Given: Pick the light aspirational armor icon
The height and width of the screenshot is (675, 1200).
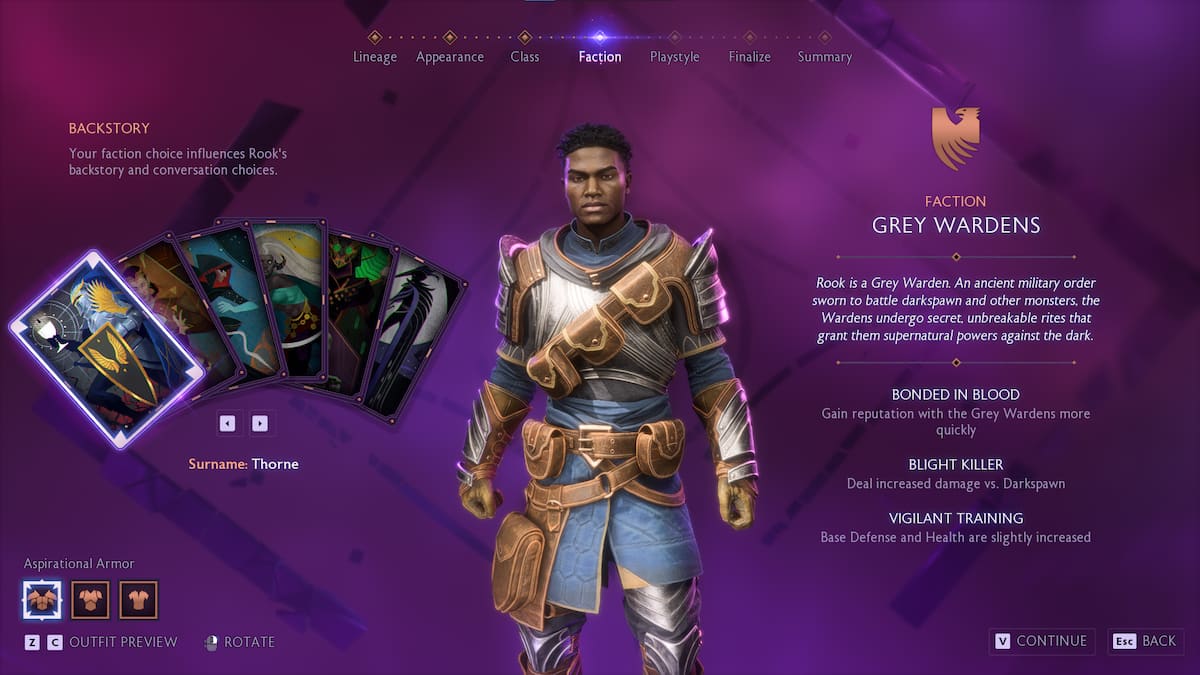Looking at the screenshot, I should 139,600.
